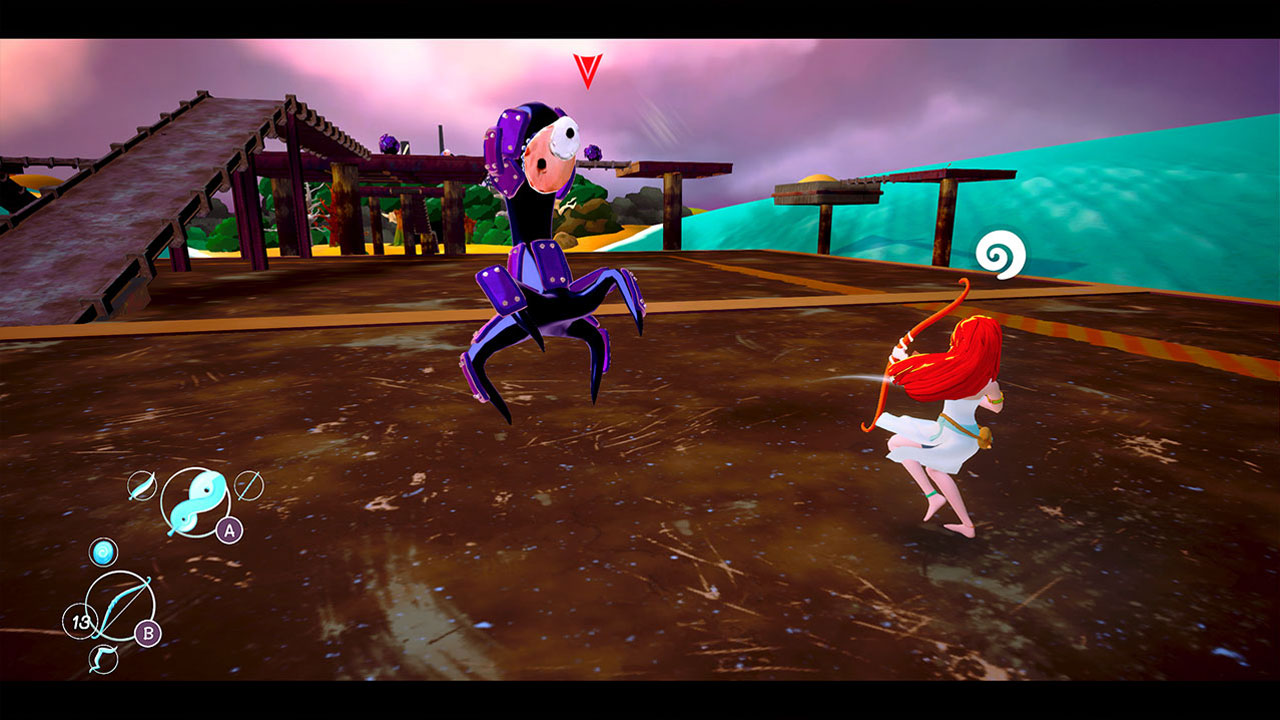Click the small blue spiral ability icon
The height and width of the screenshot is (720, 1280).
click(x=103, y=552)
